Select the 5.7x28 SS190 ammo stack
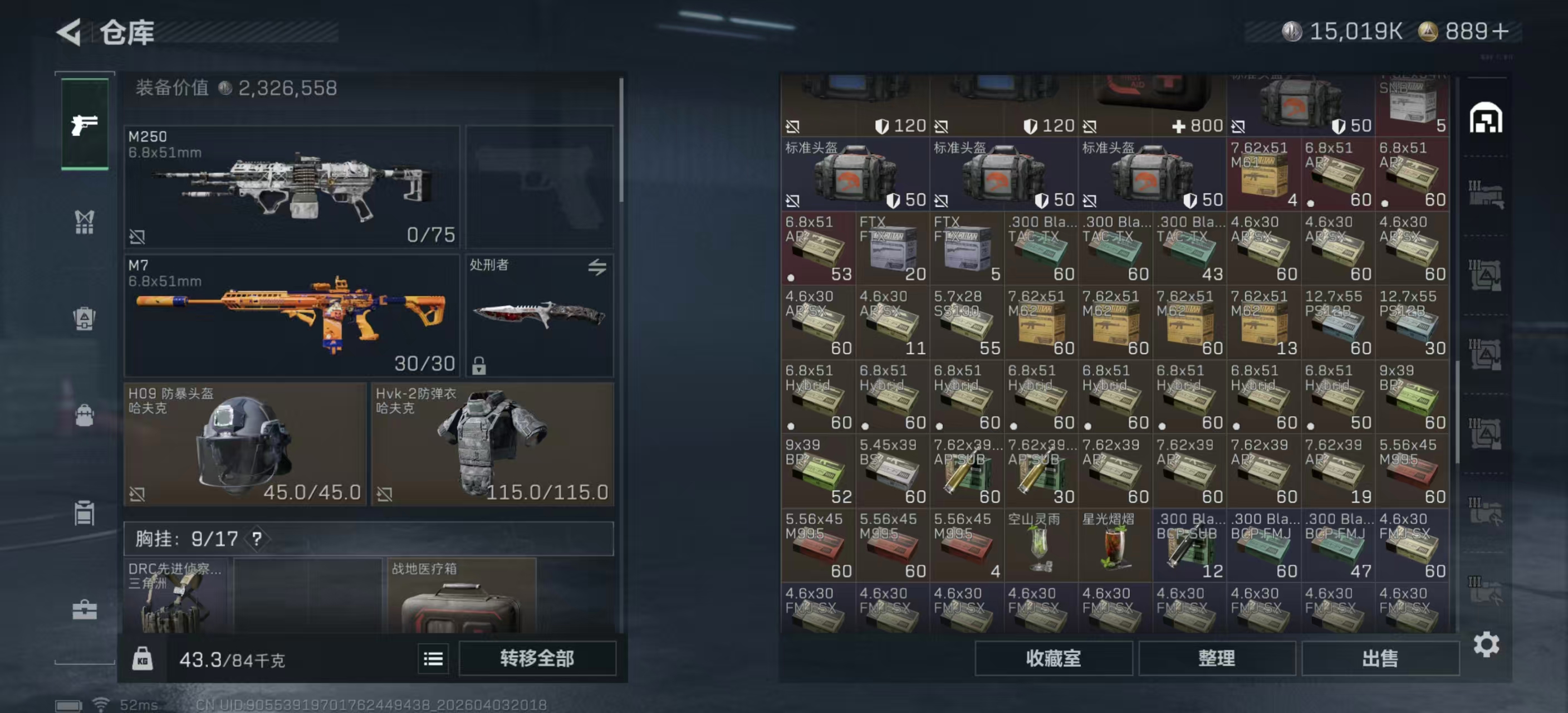The width and height of the screenshot is (1568, 713). coord(967,323)
